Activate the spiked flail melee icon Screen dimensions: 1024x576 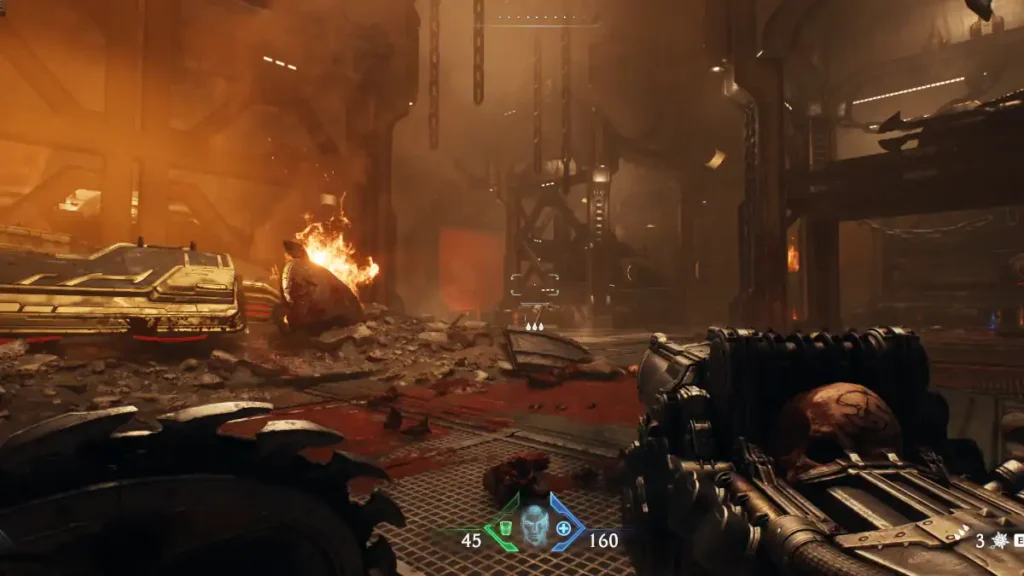998,541
